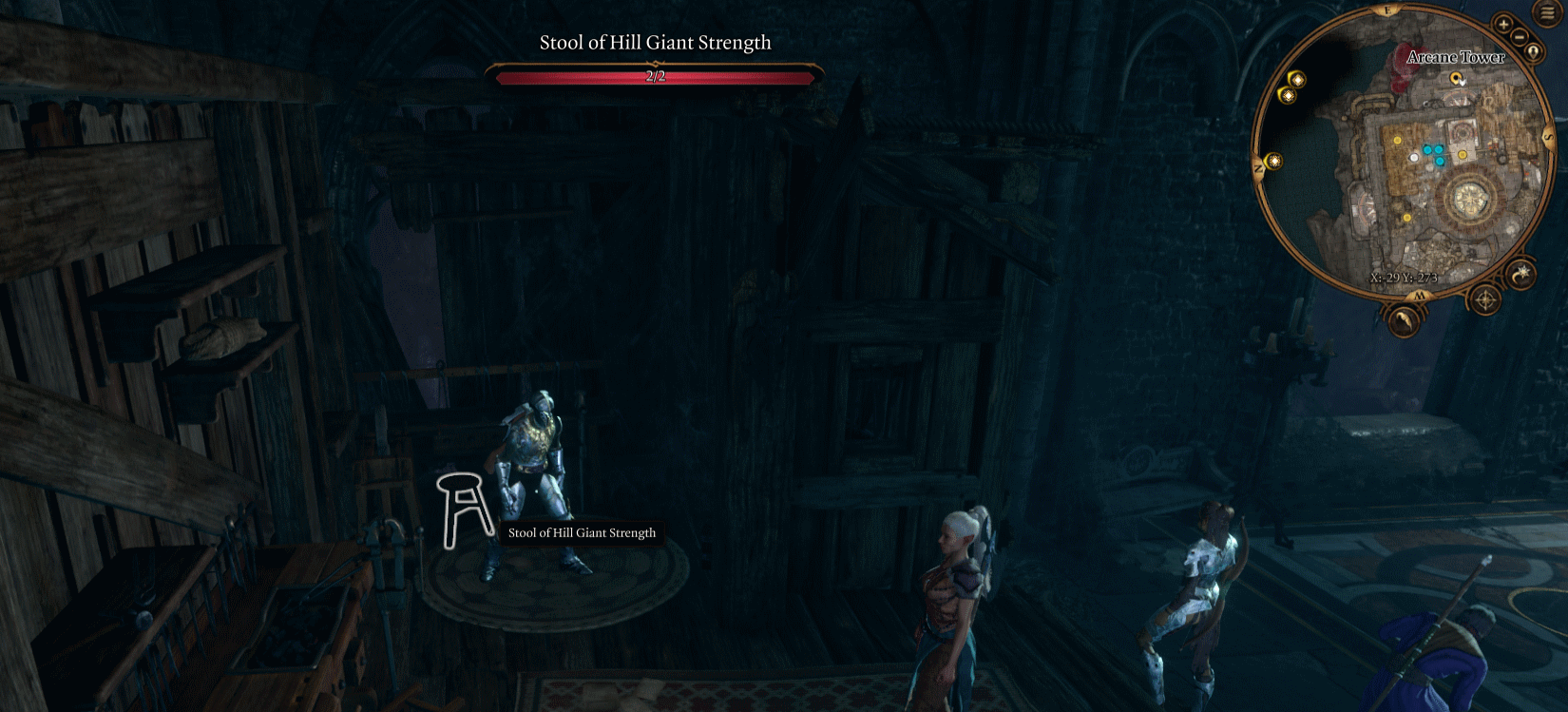Screen dimensions: 1568x712
Task: Click the compass waypoint button below minimap
Action: (x=1485, y=300)
